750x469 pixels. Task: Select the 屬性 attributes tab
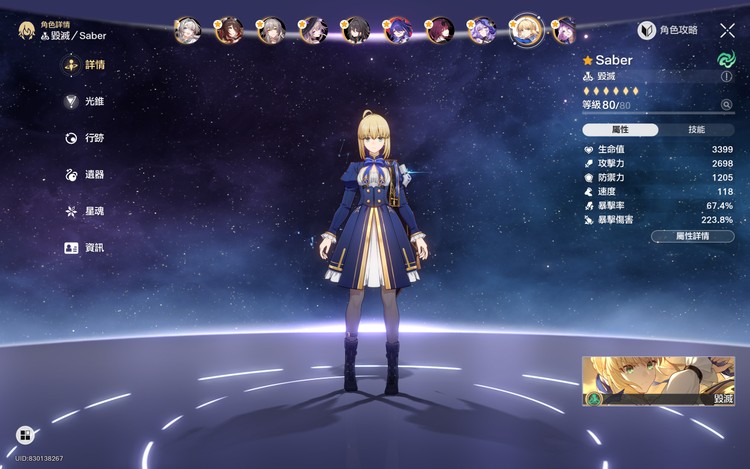pos(620,130)
